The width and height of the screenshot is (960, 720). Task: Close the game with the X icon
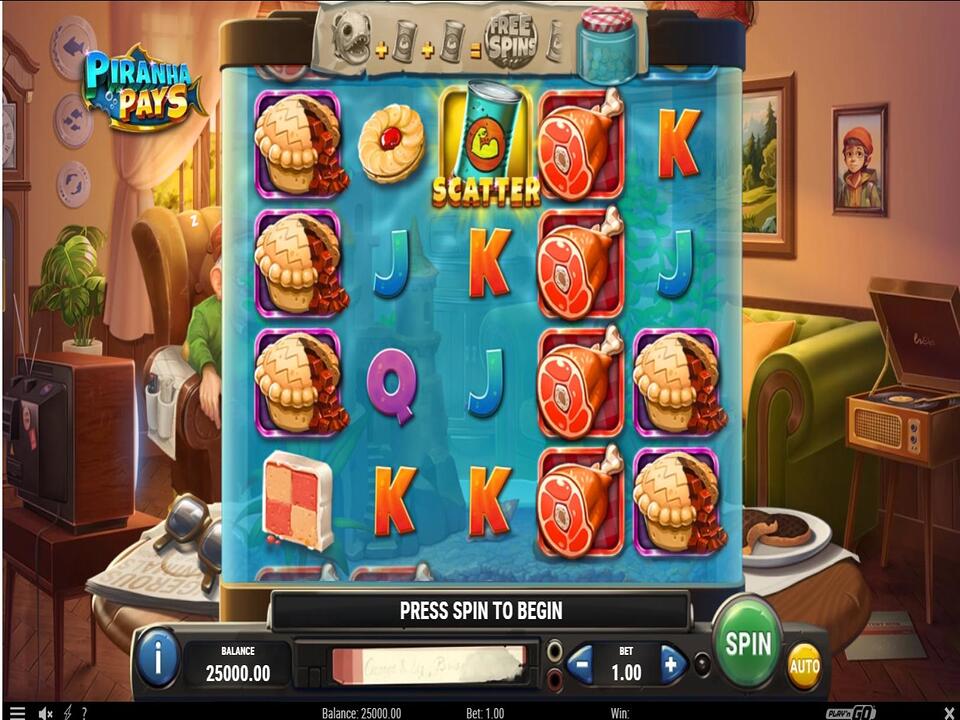click(948, 712)
